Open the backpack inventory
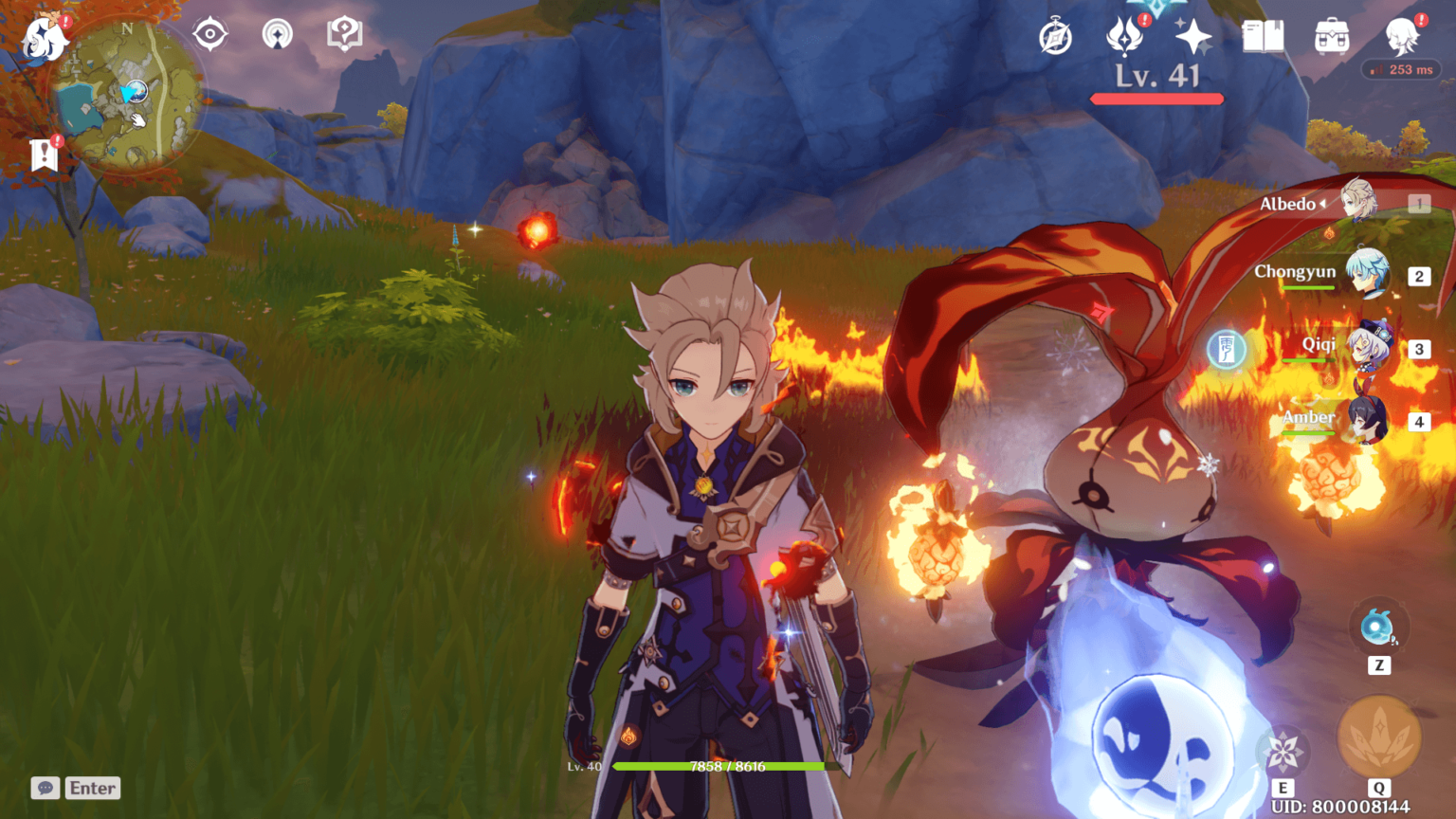The image size is (1456, 819). [x=1332, y=38]
